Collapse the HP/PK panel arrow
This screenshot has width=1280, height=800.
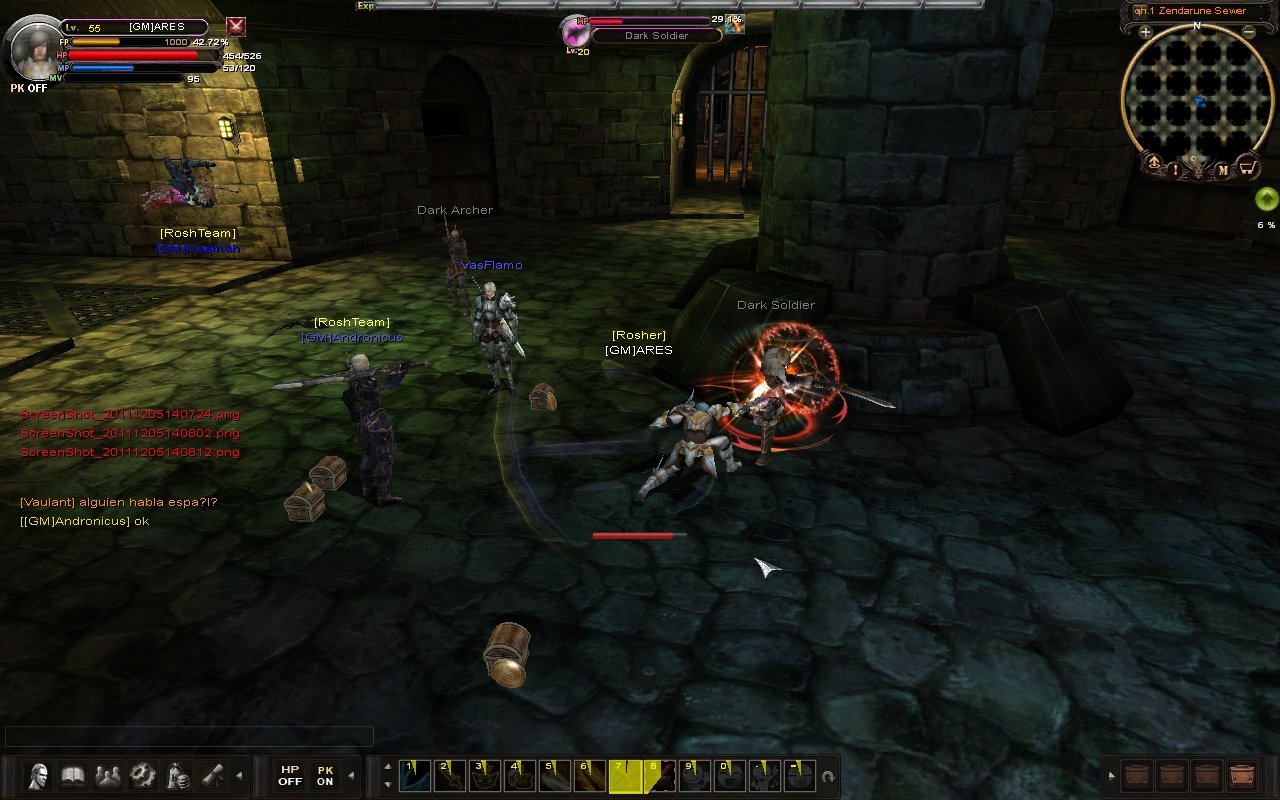click(351, 776)
